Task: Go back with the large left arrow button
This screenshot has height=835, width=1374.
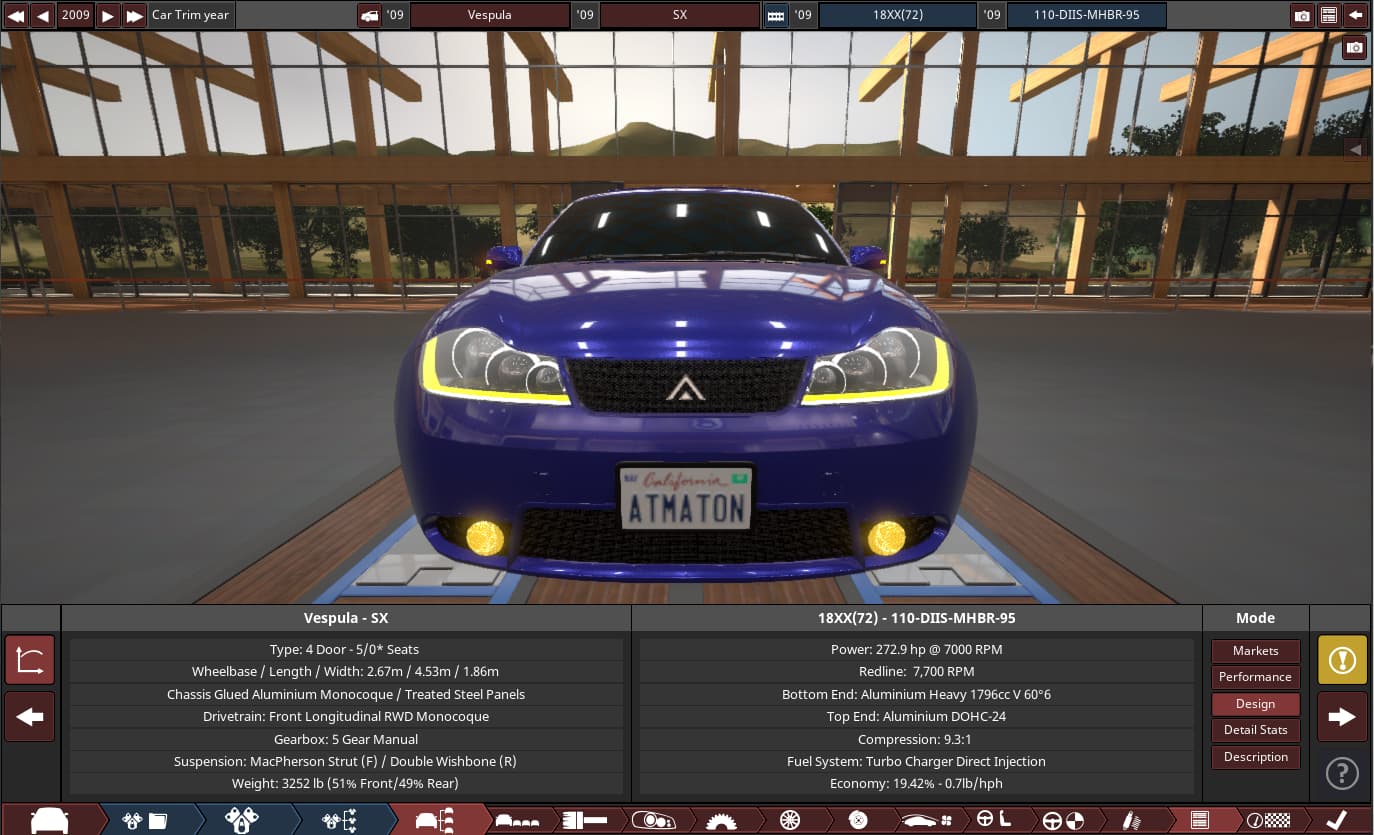Action: tap(29, 717)
